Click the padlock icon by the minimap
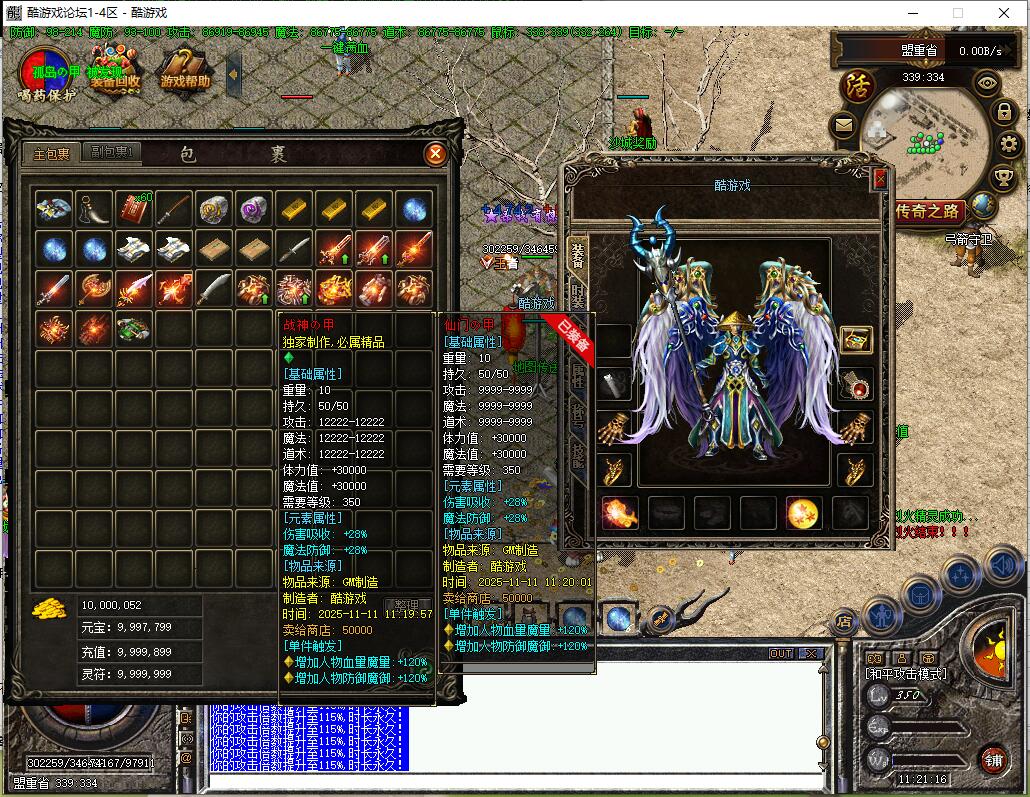 coord(1004,112)
